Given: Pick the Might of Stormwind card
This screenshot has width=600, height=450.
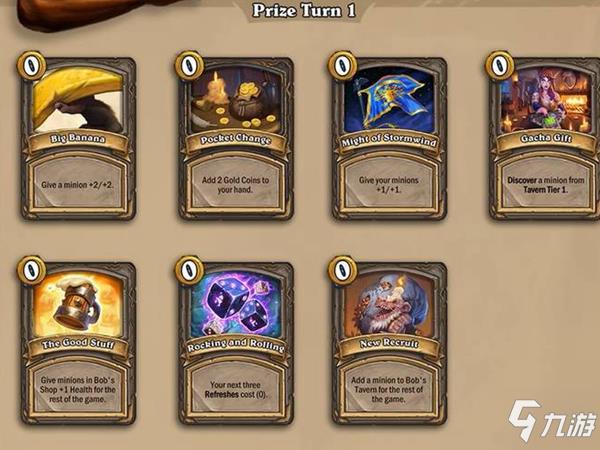Looking at the screenshot, I should pos(391,138).
